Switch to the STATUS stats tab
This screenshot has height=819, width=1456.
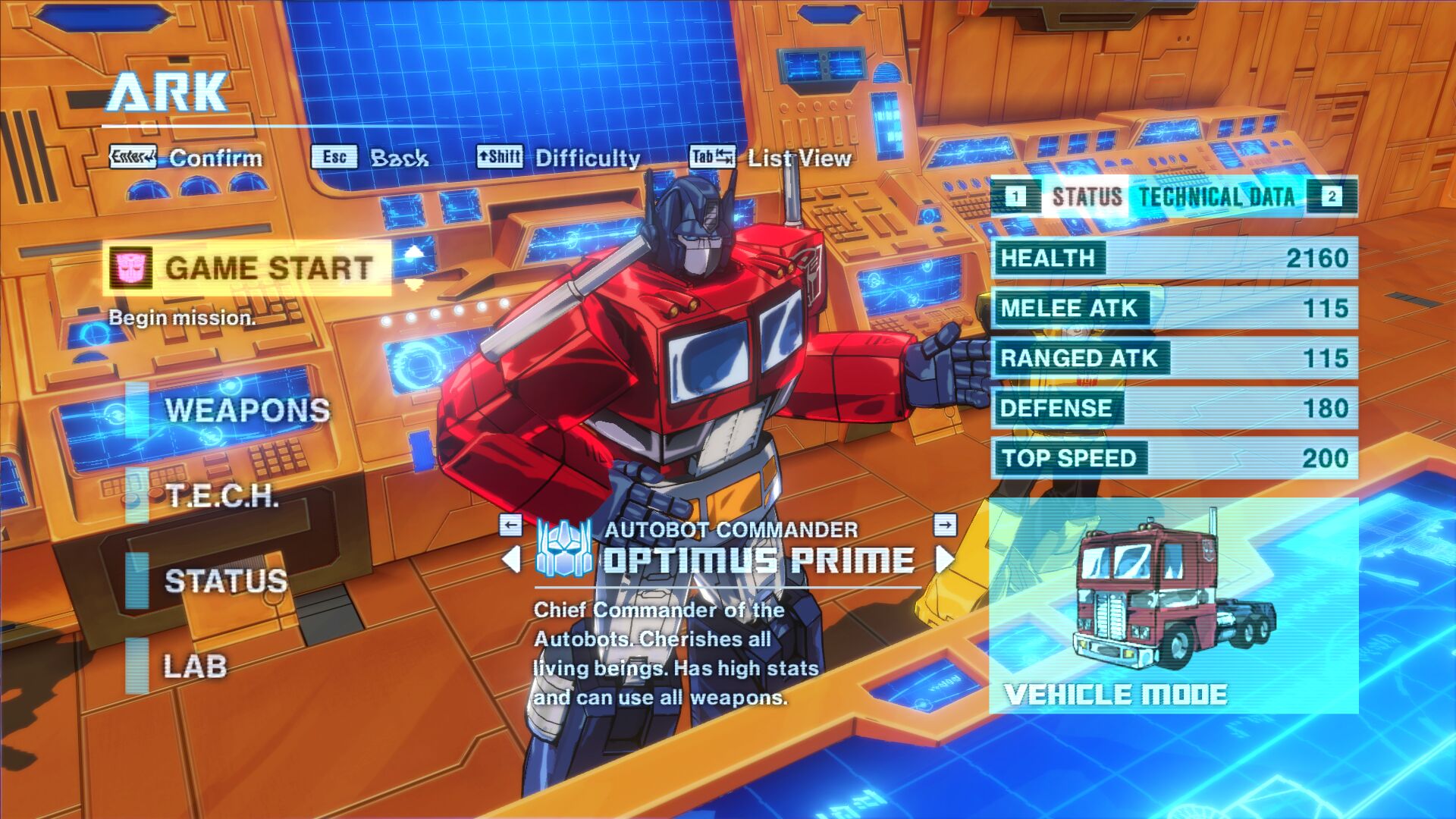click(x=1086, y=197)
